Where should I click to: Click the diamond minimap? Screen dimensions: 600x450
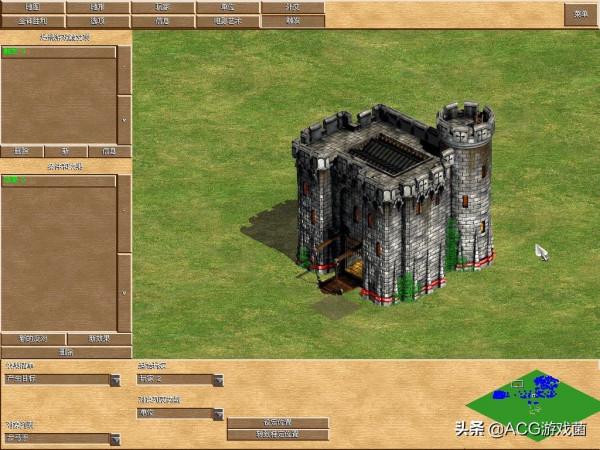click(532, 393)
